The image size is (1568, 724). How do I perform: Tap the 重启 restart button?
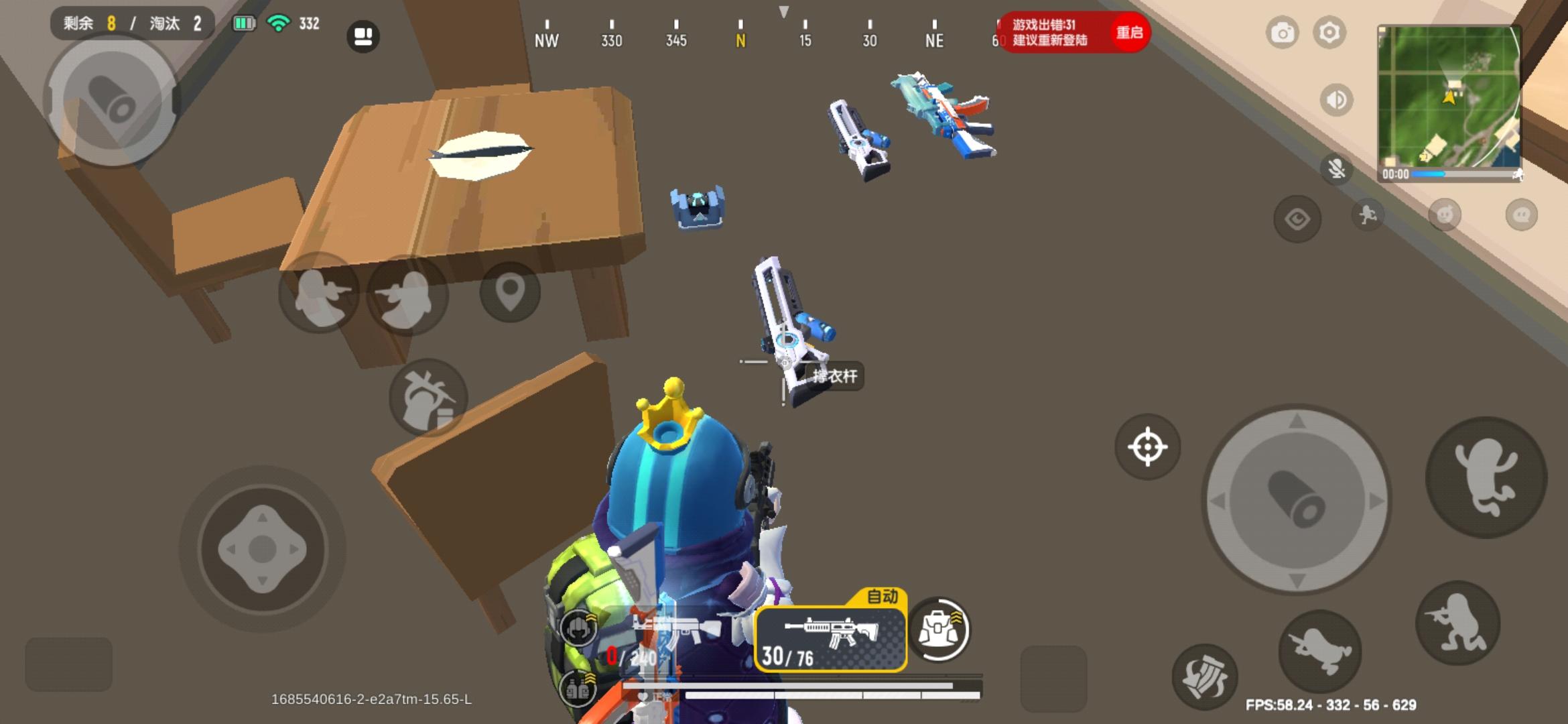[x=1132, y=32]
